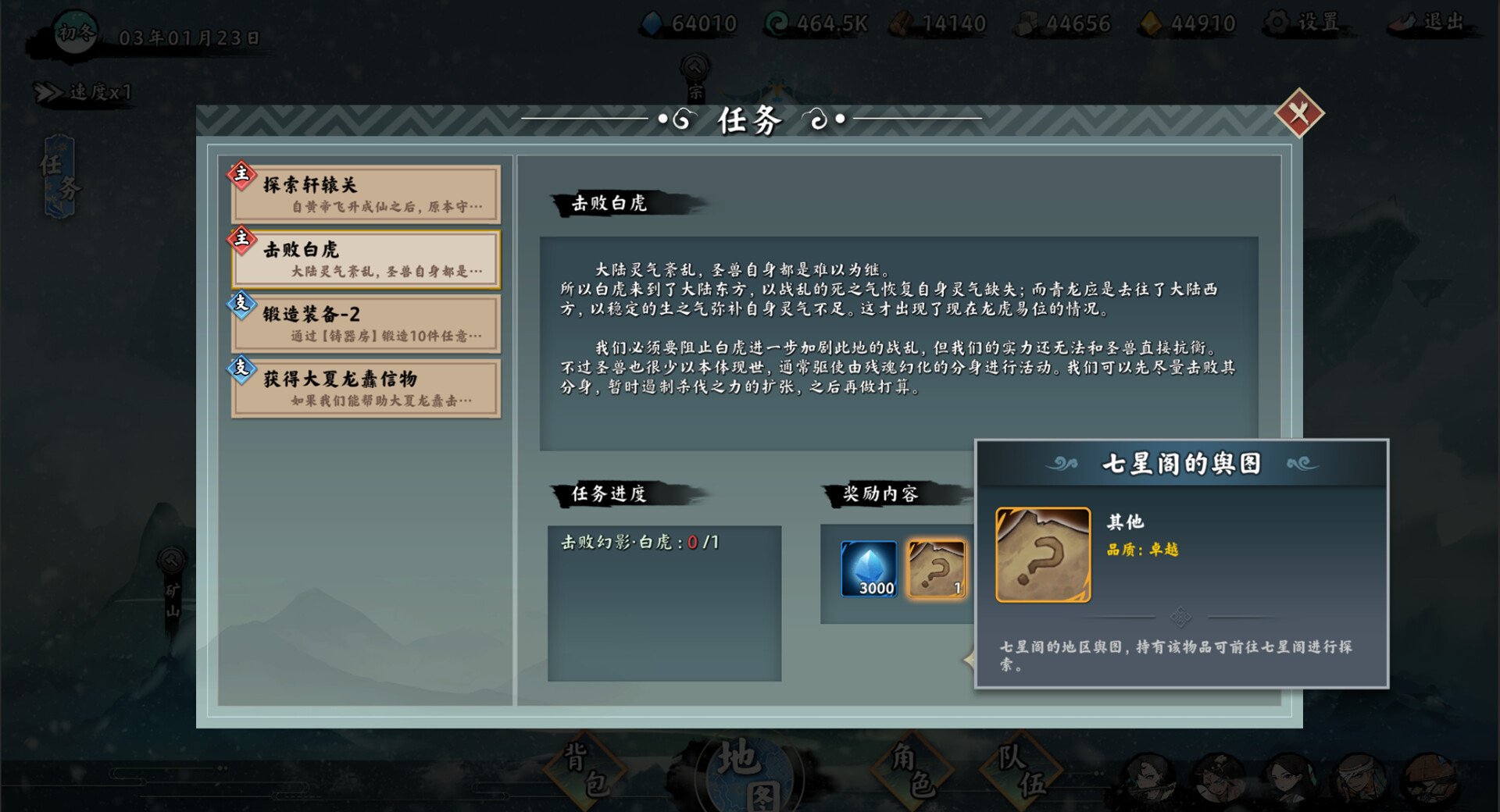The image size is (1500, 812).
Task: Click the 七星阁的舆图 map reward icon
Action: (936, 568)
